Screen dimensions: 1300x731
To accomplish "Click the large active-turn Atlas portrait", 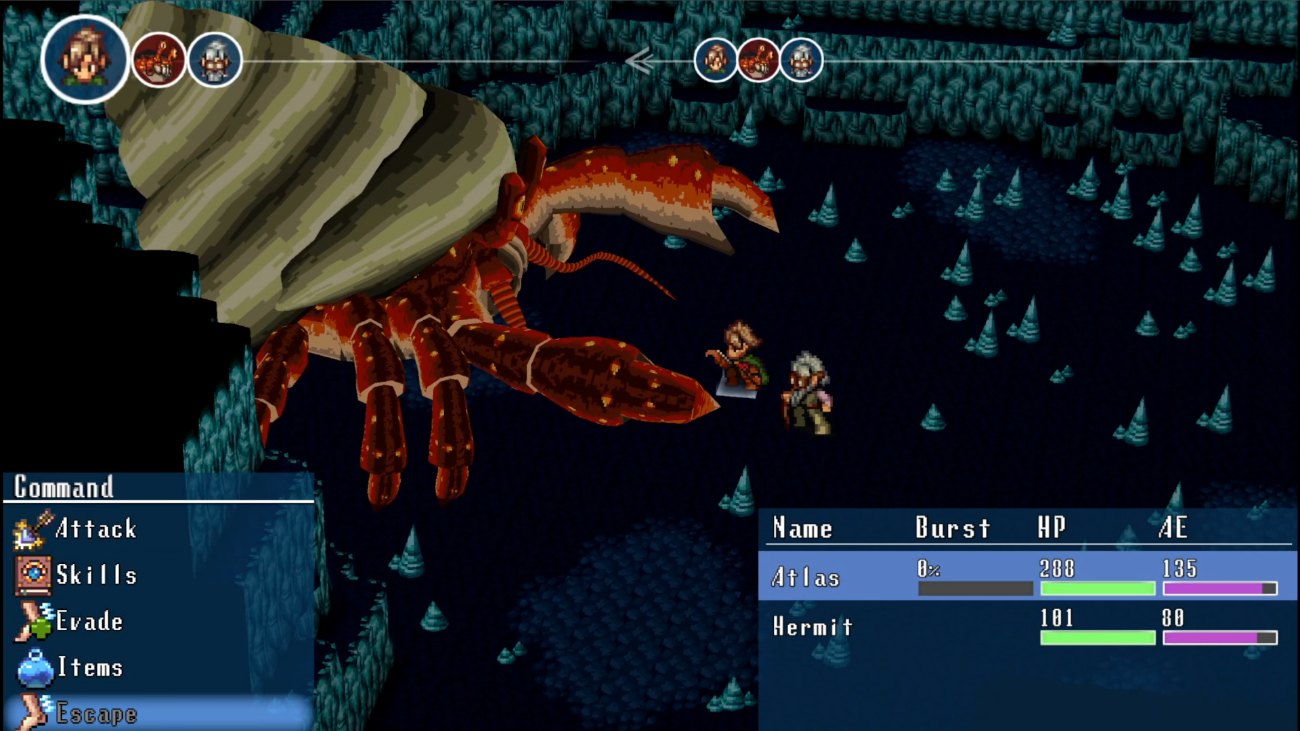I will pyautogui.click(x=85, y=60).
